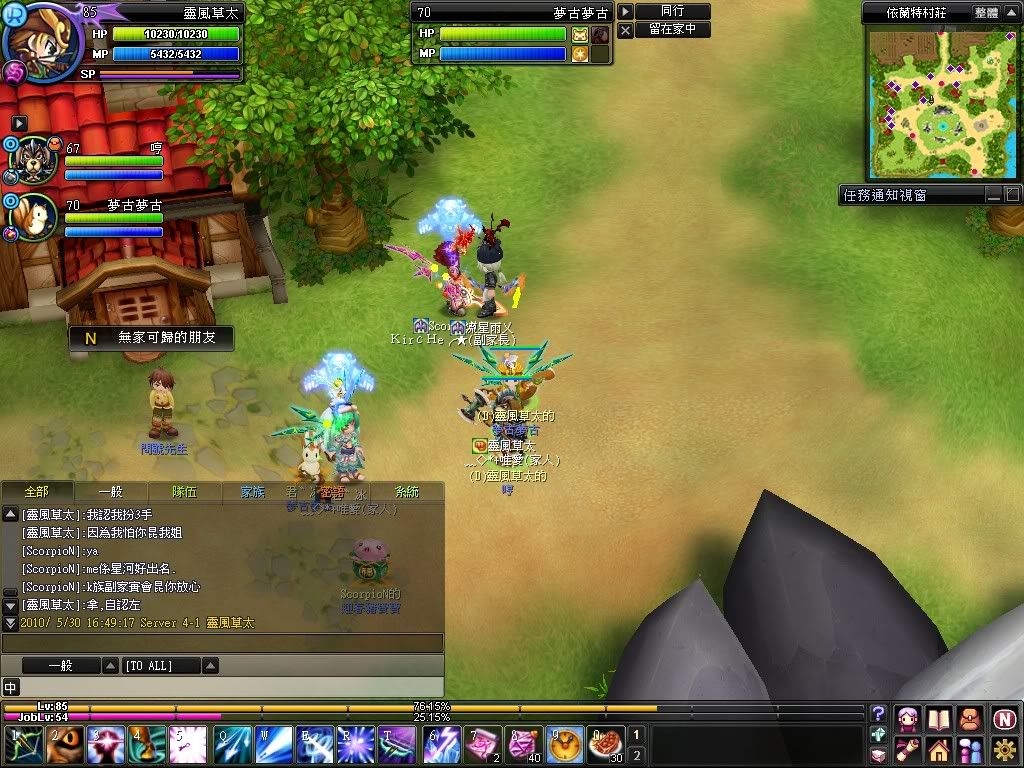The image size is (1024, 768).
Task: Select the 哼 pet portrait, level 67
Action: pos(32,160)
